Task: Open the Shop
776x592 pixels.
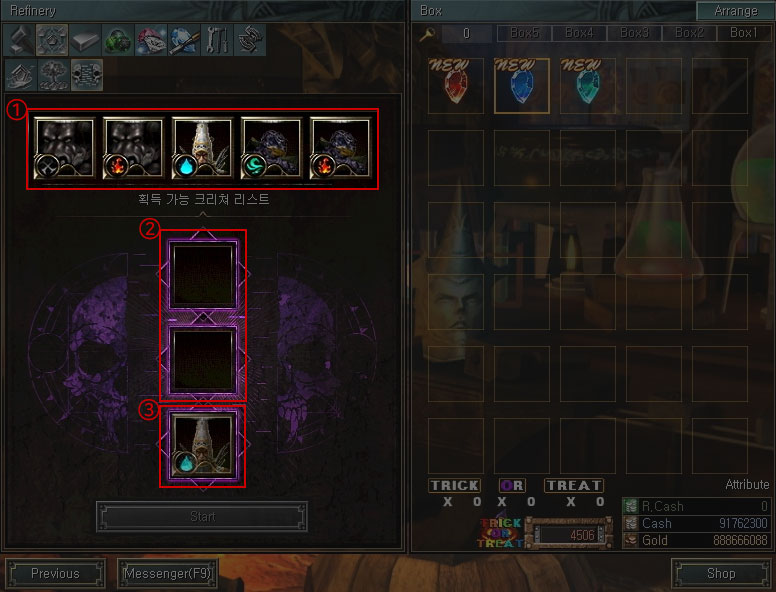Action: (x=720, y=574)
